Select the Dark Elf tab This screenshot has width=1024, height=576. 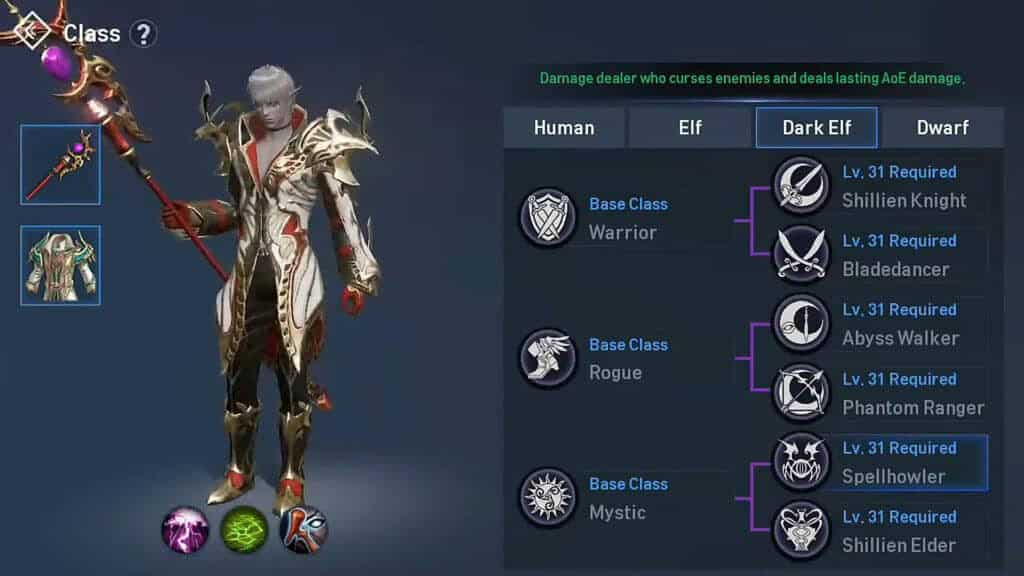click(x=816, y=128)
